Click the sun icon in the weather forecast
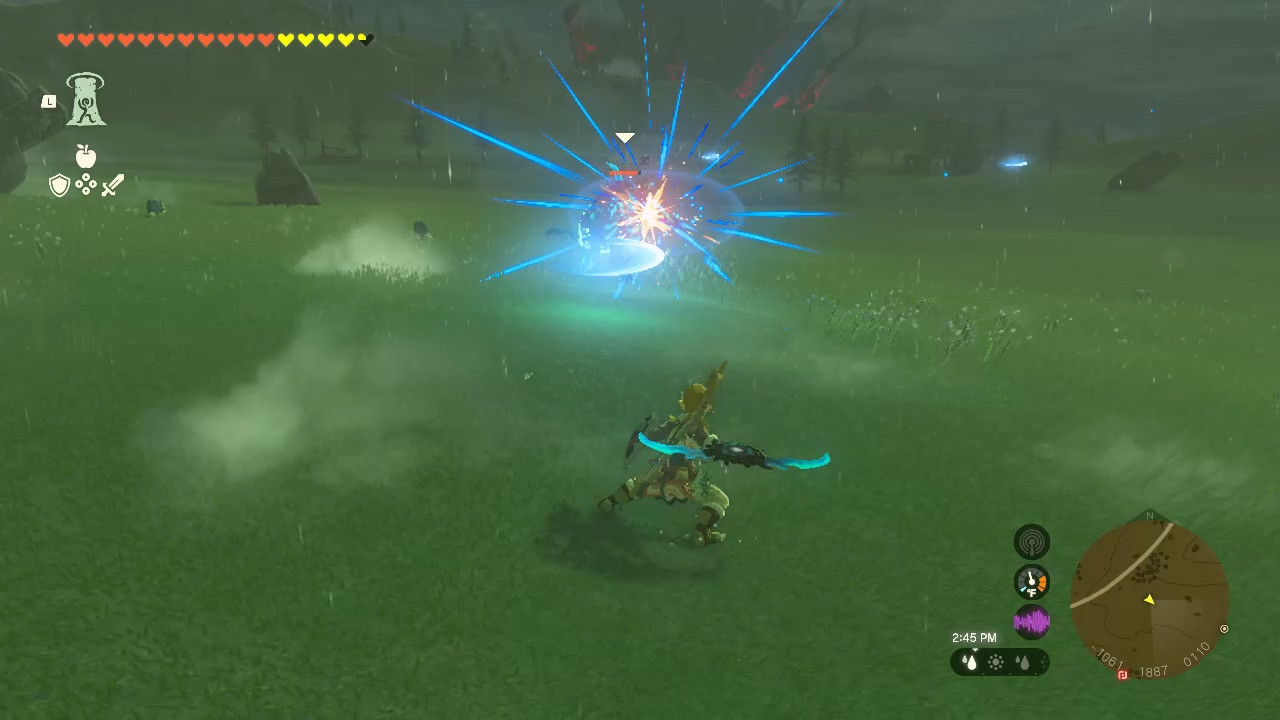Viewport: 1280px width, 720px height. 996,661
